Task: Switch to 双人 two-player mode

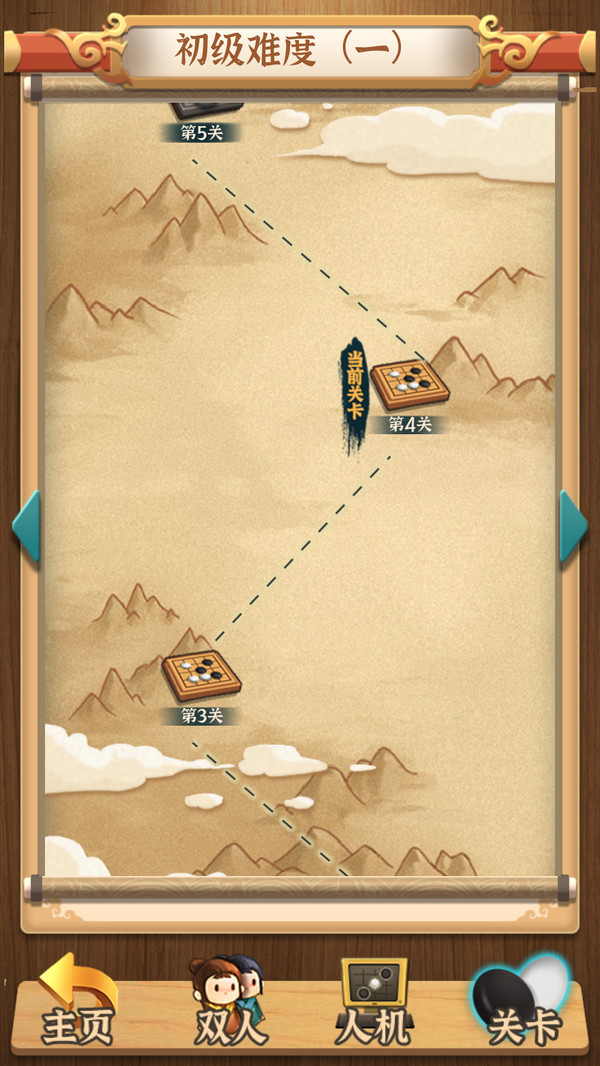Action: (229, 1004)
